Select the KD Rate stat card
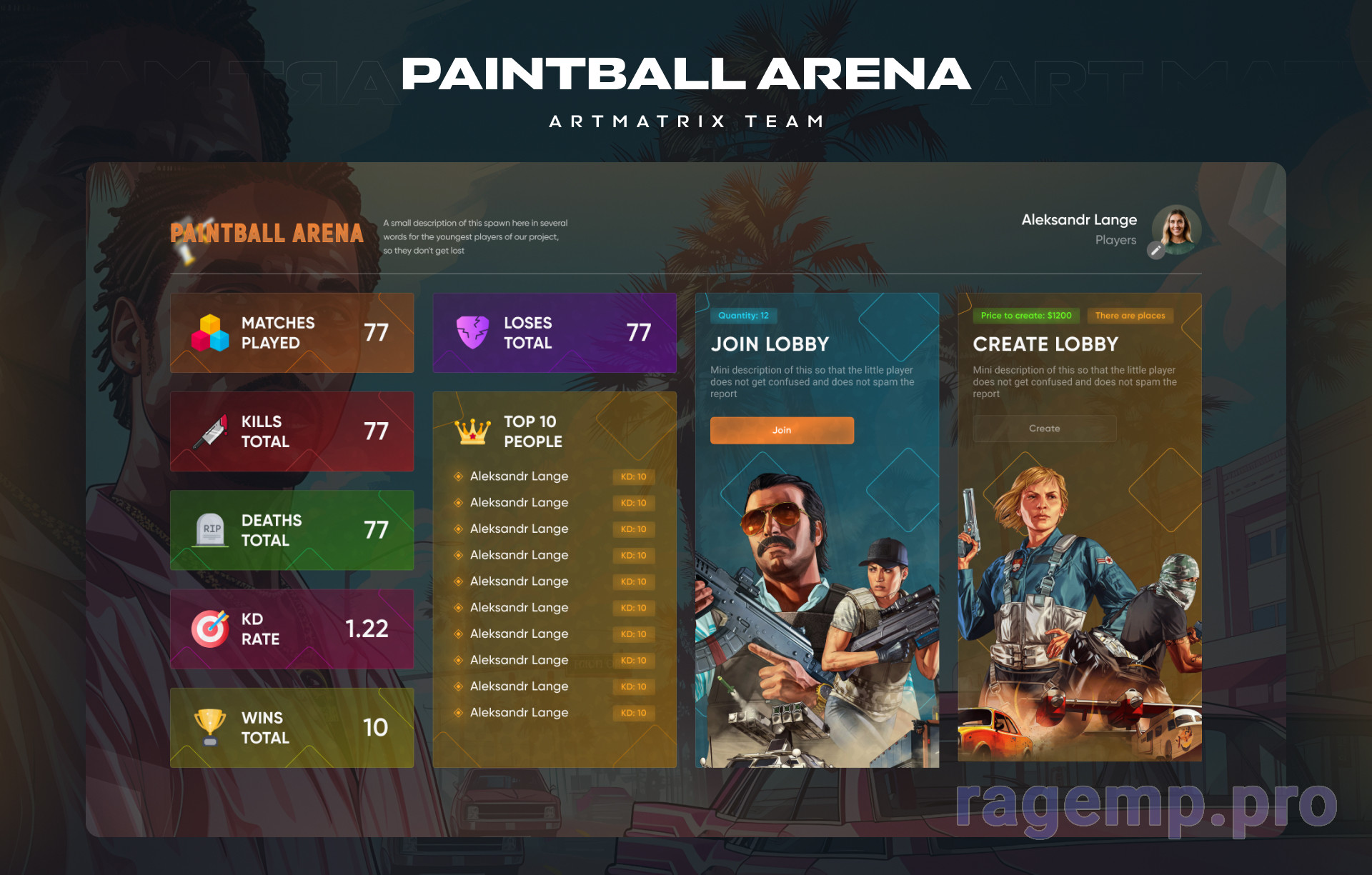Screen dimensions: 1372x875 click(292, 629)
